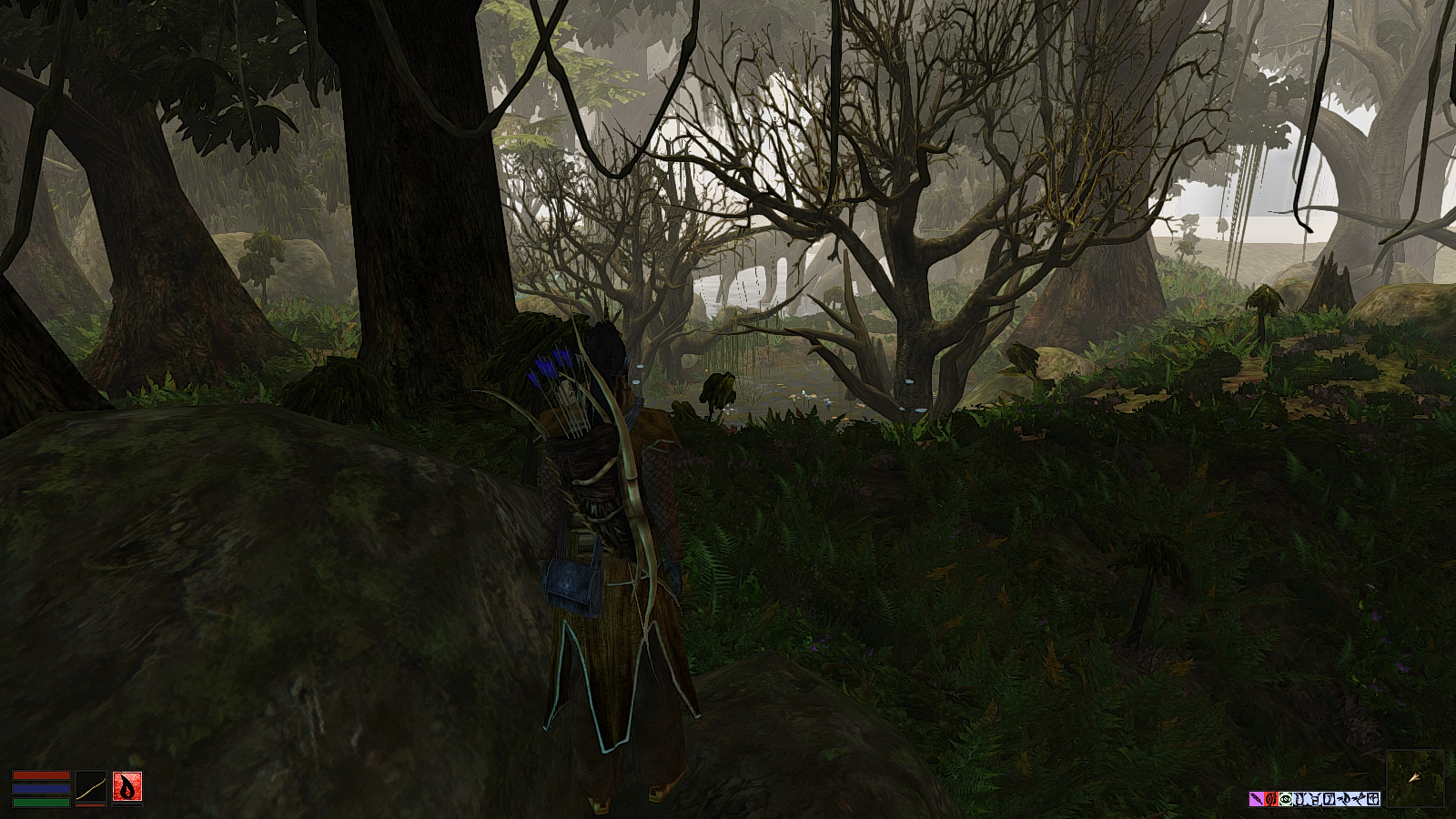Click the green fatigue bar

click(41, 802)
